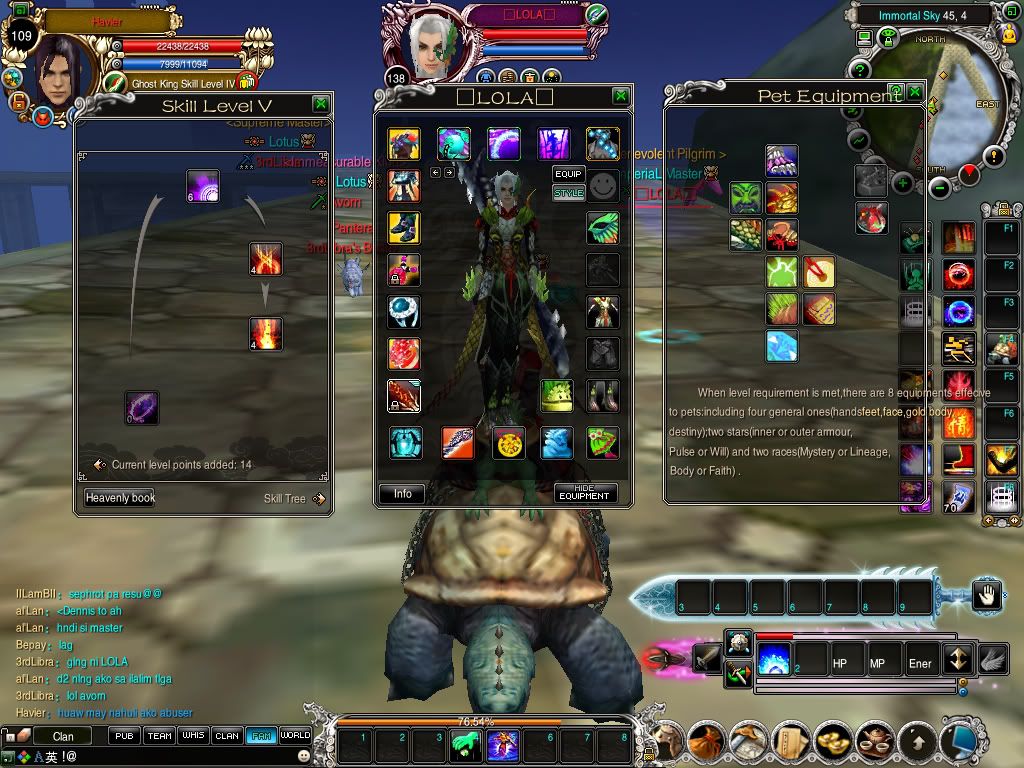Image resolution: width=1024 pixels, height=768 pixels.
Task: Select the green feathered mask slot
Action: (x=603, y=227)
